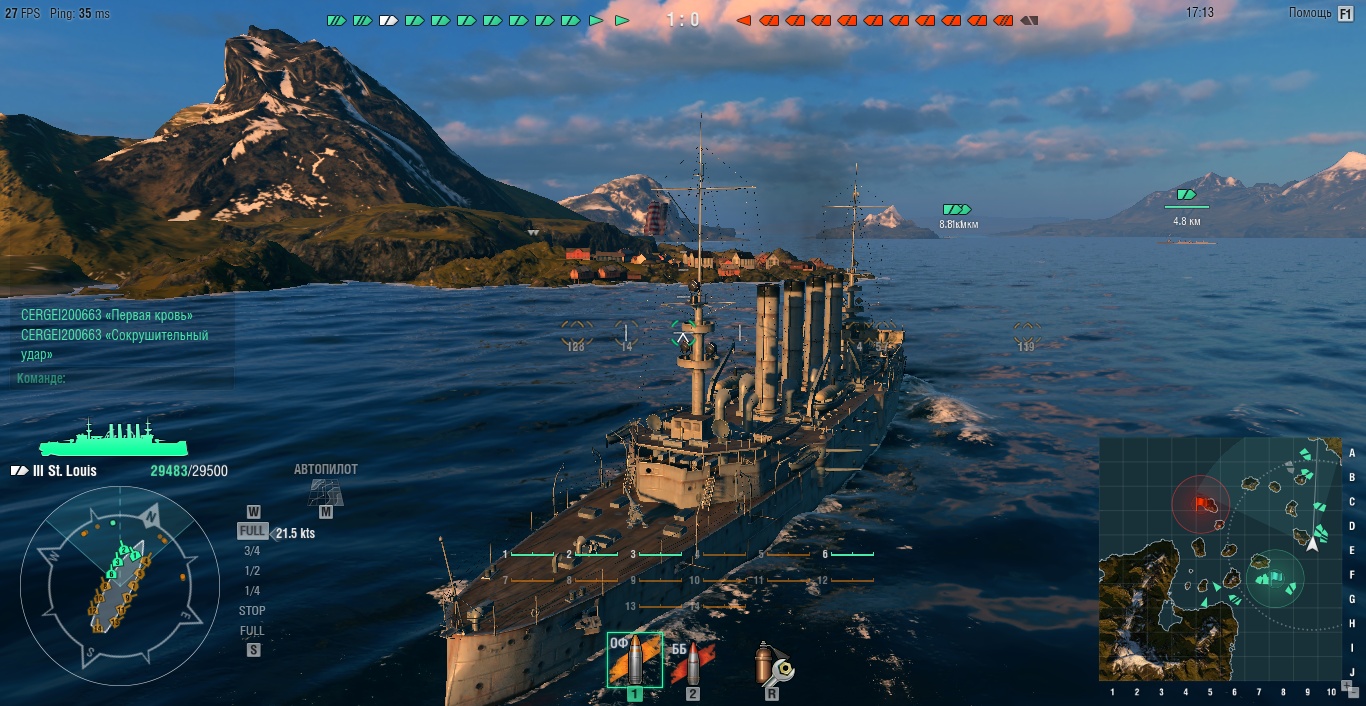Image resolution: width=1366 pixels, height=706 pixels.
Task: Select the ОФ high-explosive shell type
Action: click(x=634, y=660)
